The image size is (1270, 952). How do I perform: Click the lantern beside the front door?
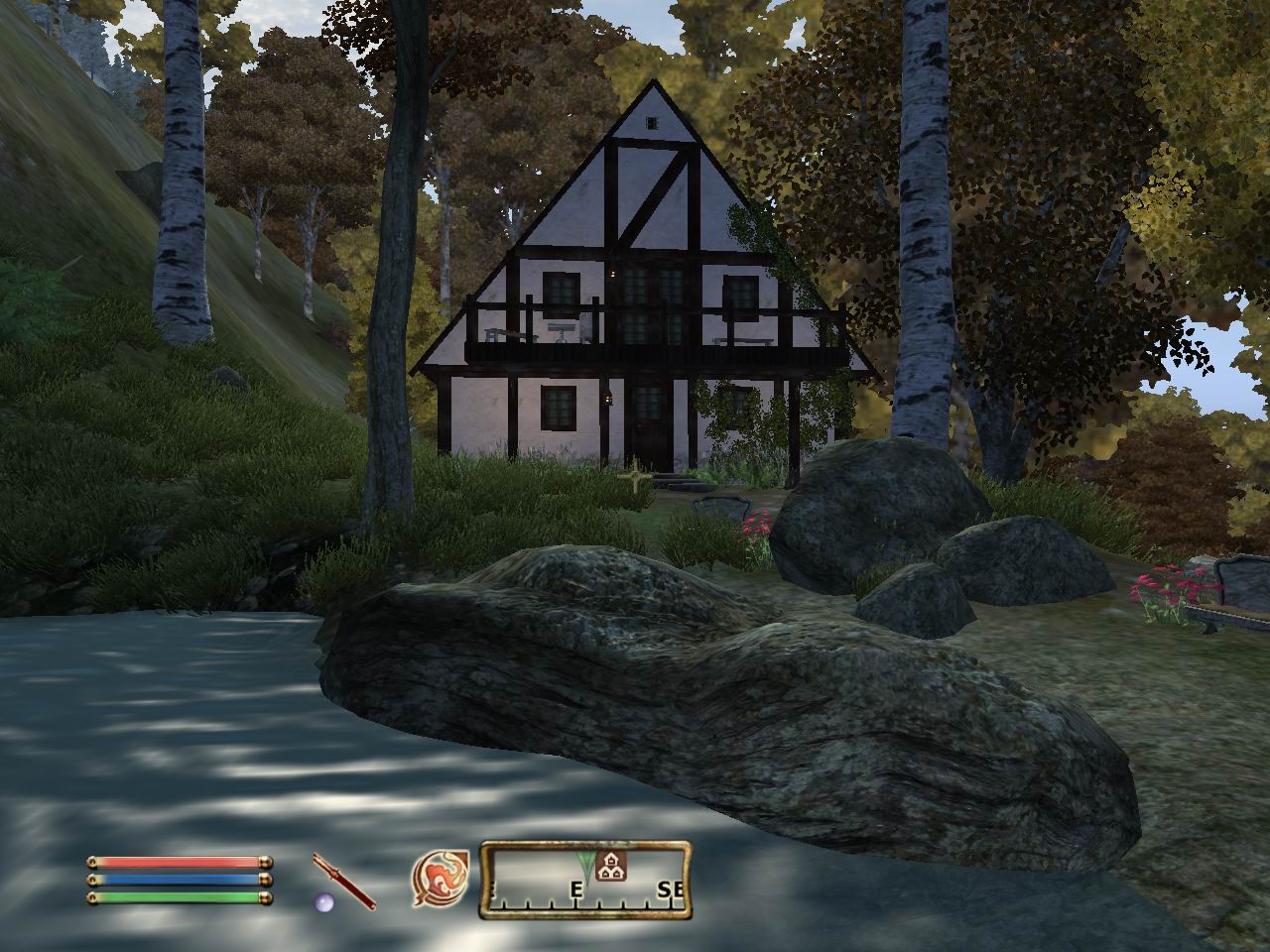coord(608,399)
